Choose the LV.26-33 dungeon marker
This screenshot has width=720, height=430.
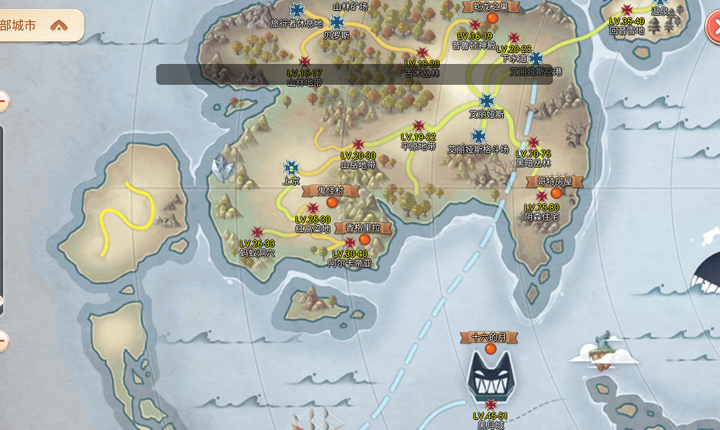[257, 232]
